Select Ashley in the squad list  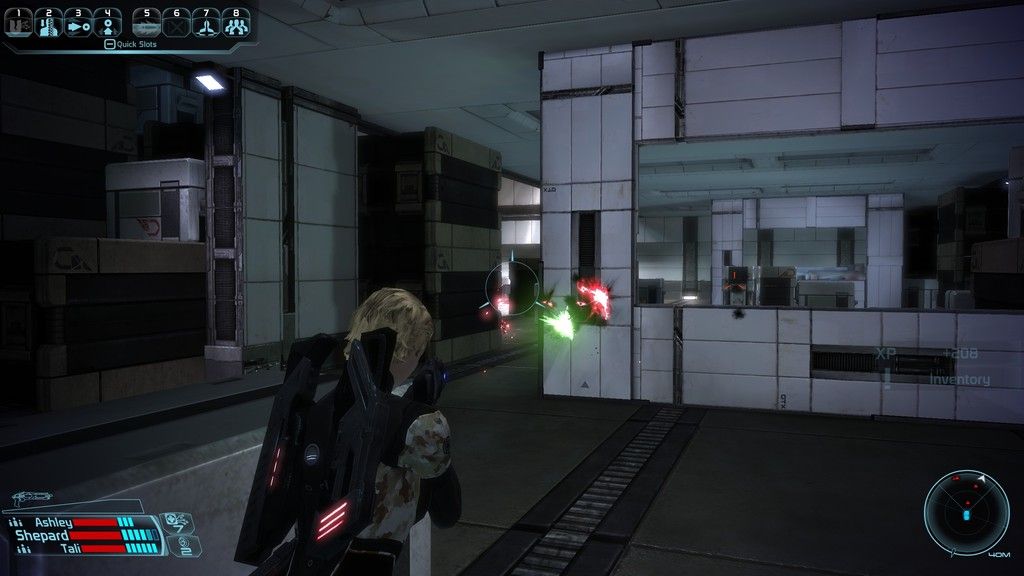point(54,522)
